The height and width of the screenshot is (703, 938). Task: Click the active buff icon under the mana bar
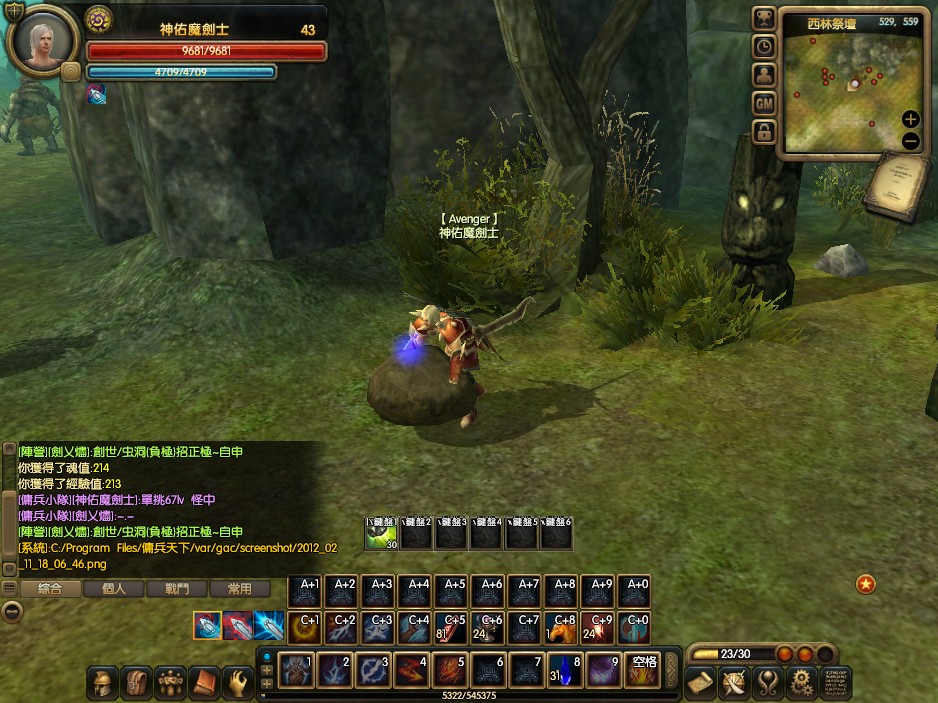pyautogui.click(x=96, y=93)
